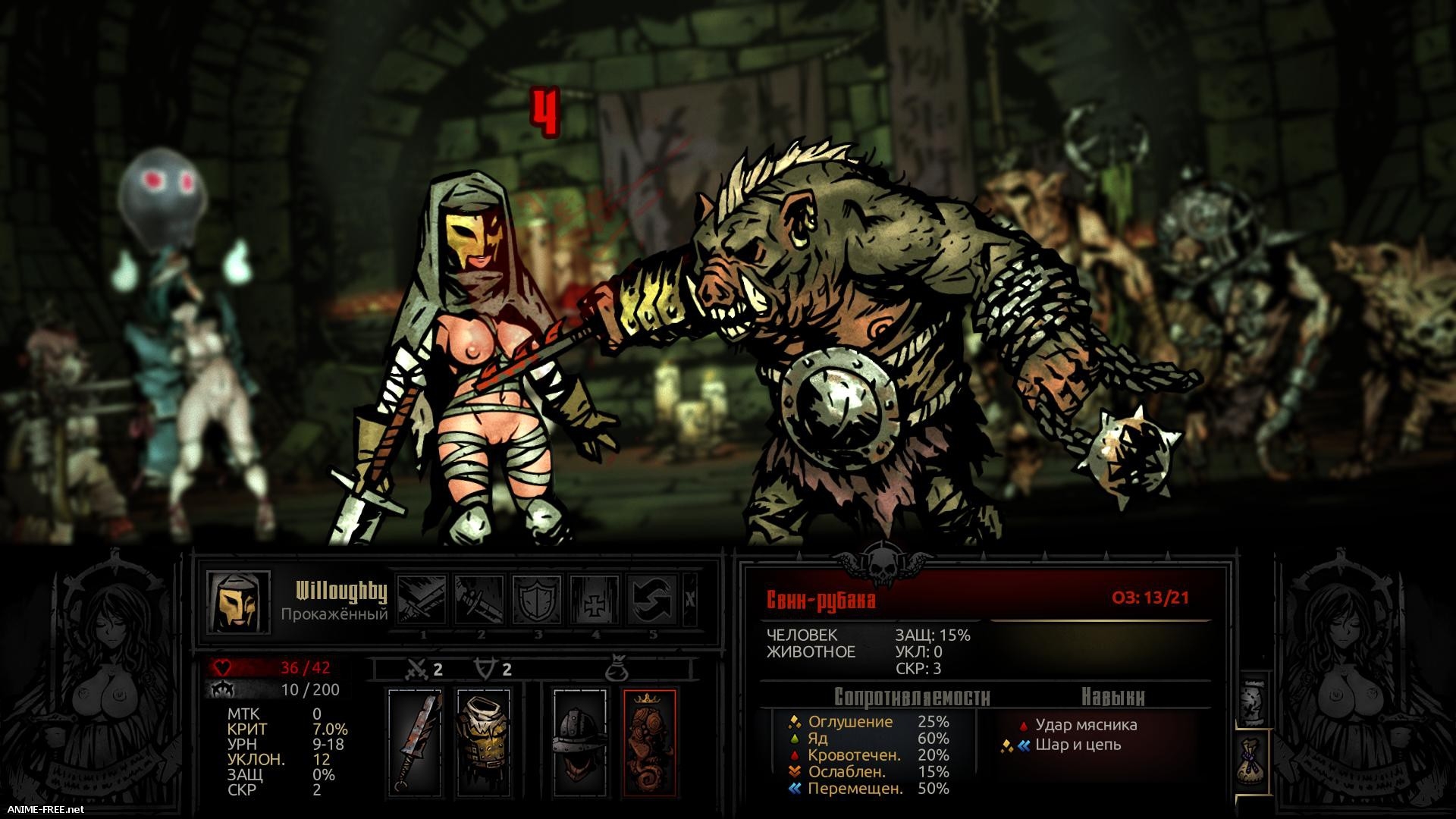Viewport: 1456px width, 819px height.
Task: Activate the shield combat skill
Action: tap(538, 599)
